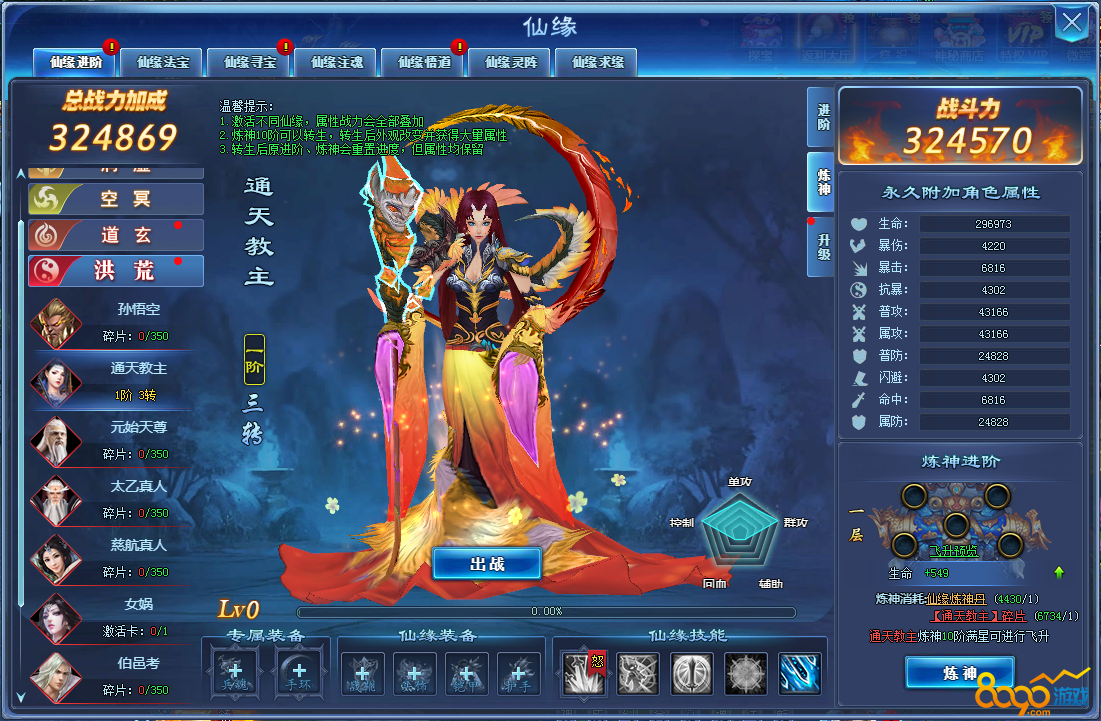The height and width of the screenshot is (721, 1101).
Task: Click the 炼神 refine button
Action: [958, 673]
